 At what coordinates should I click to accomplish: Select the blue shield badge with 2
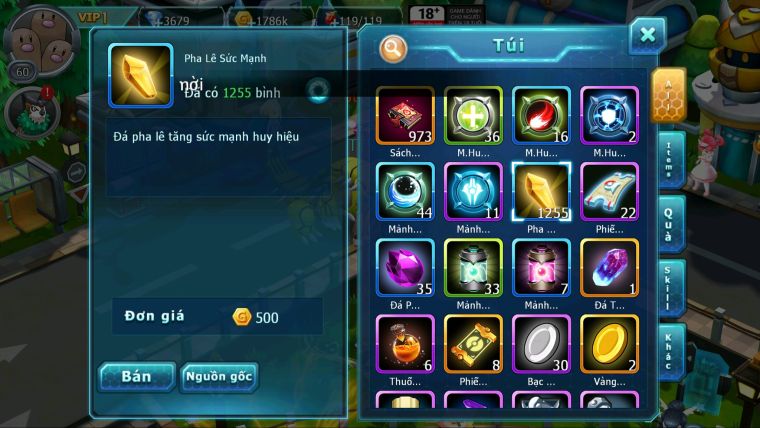(x=609, y=115)
